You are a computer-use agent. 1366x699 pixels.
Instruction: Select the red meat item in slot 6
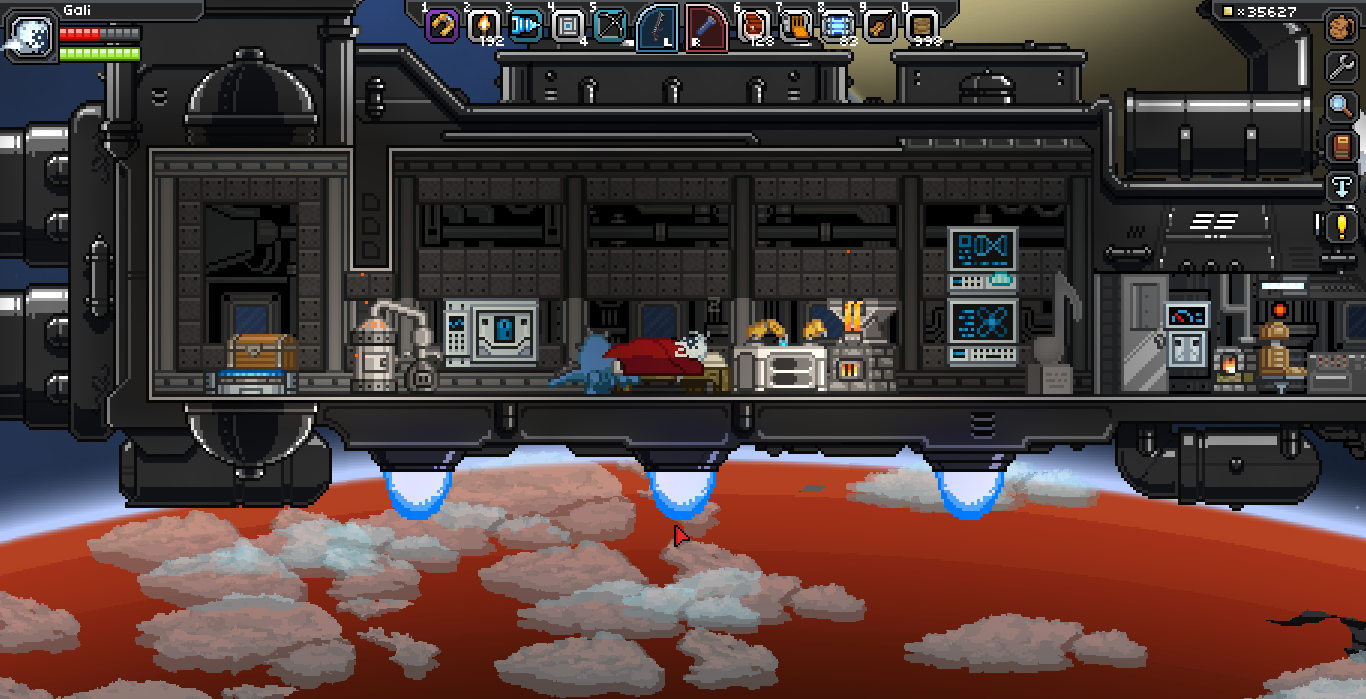[755, 25]
